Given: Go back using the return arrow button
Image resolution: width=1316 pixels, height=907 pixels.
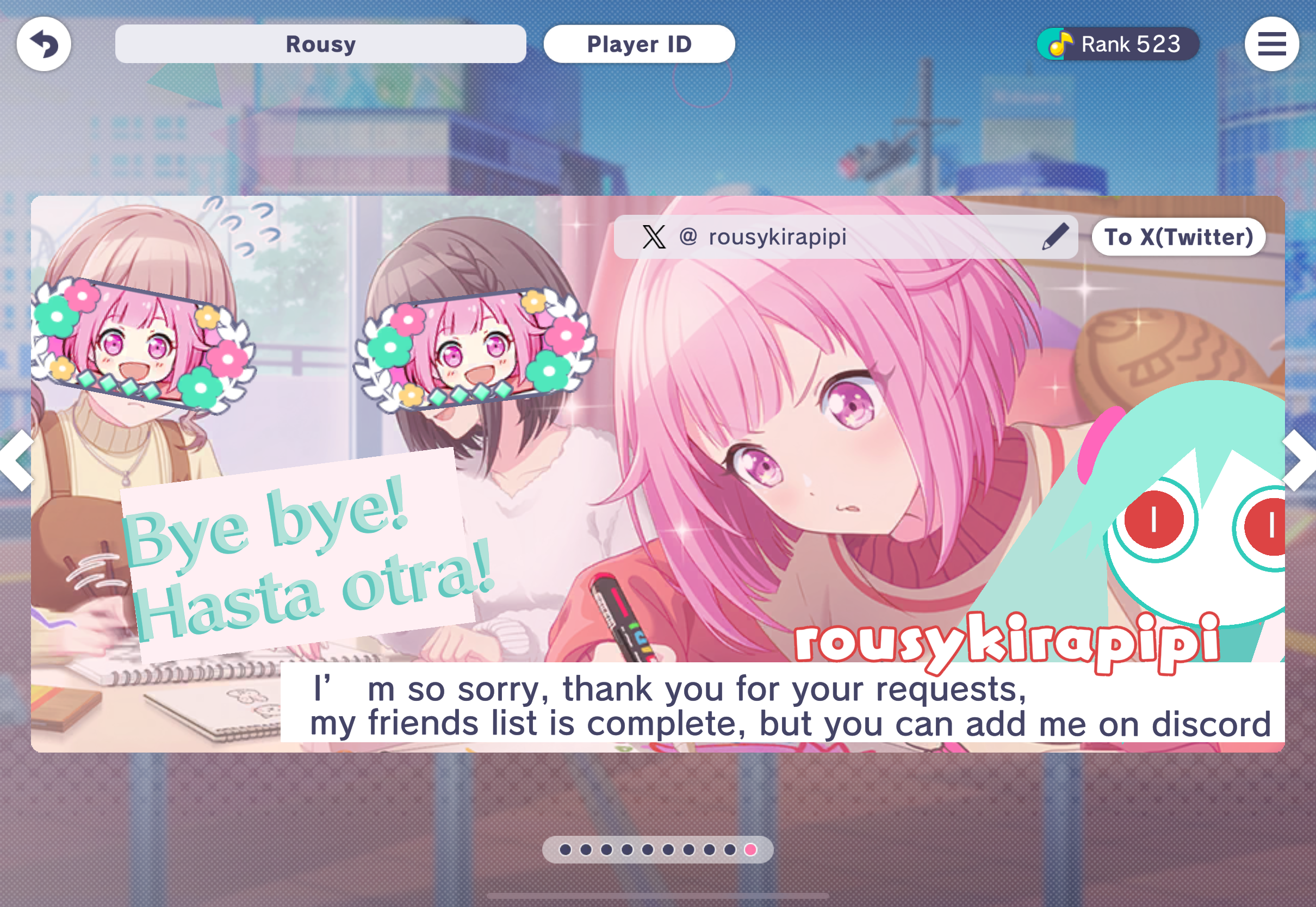Looking at the screenshot, I should 44,44.
